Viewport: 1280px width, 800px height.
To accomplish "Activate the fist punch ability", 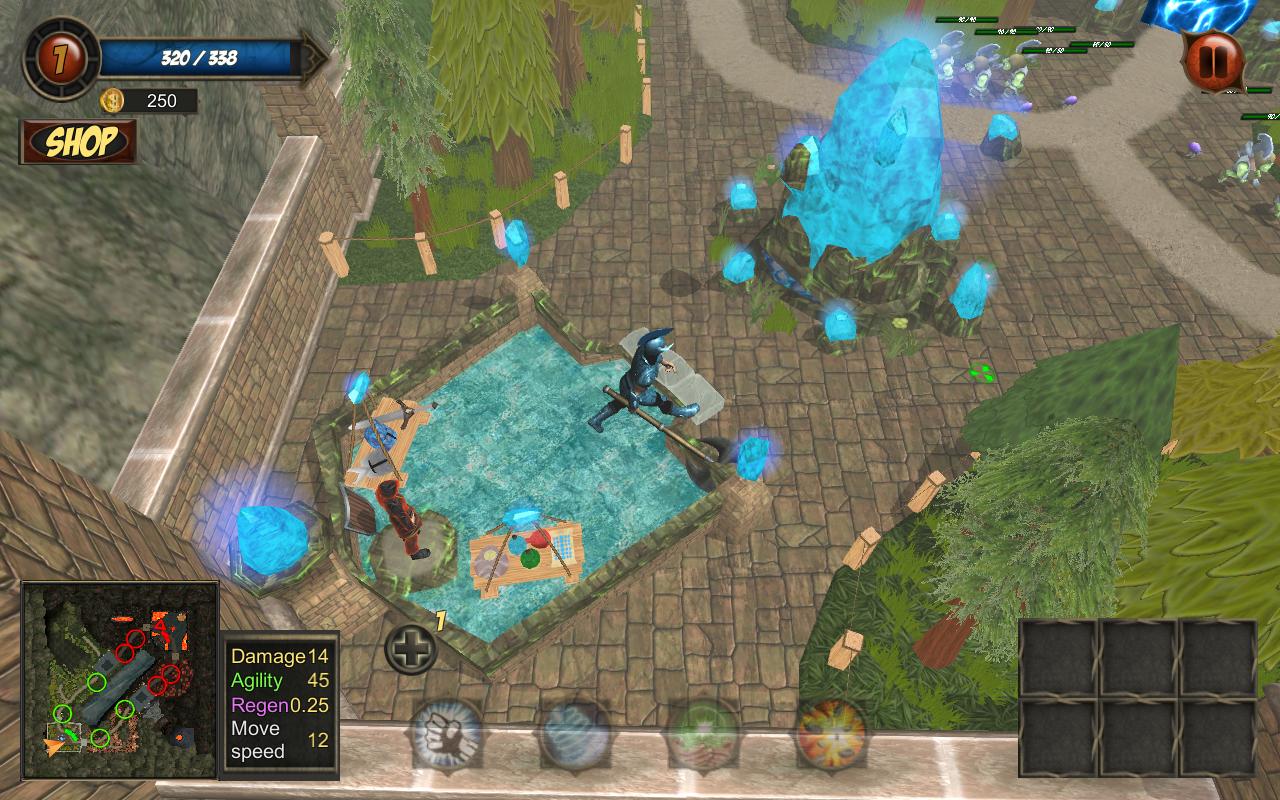I will point(446,735).
